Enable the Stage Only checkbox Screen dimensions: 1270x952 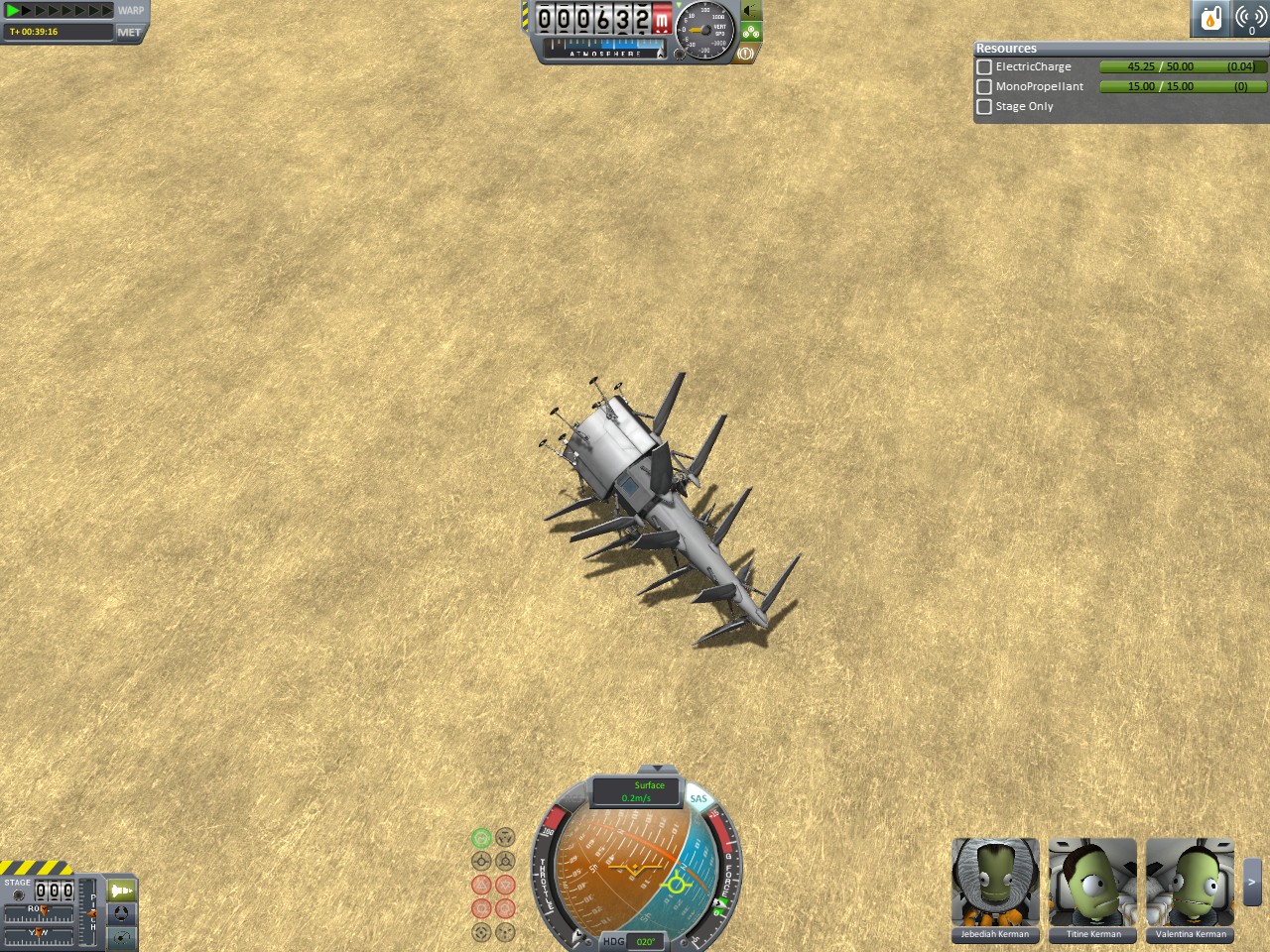(x=984, y=107)
